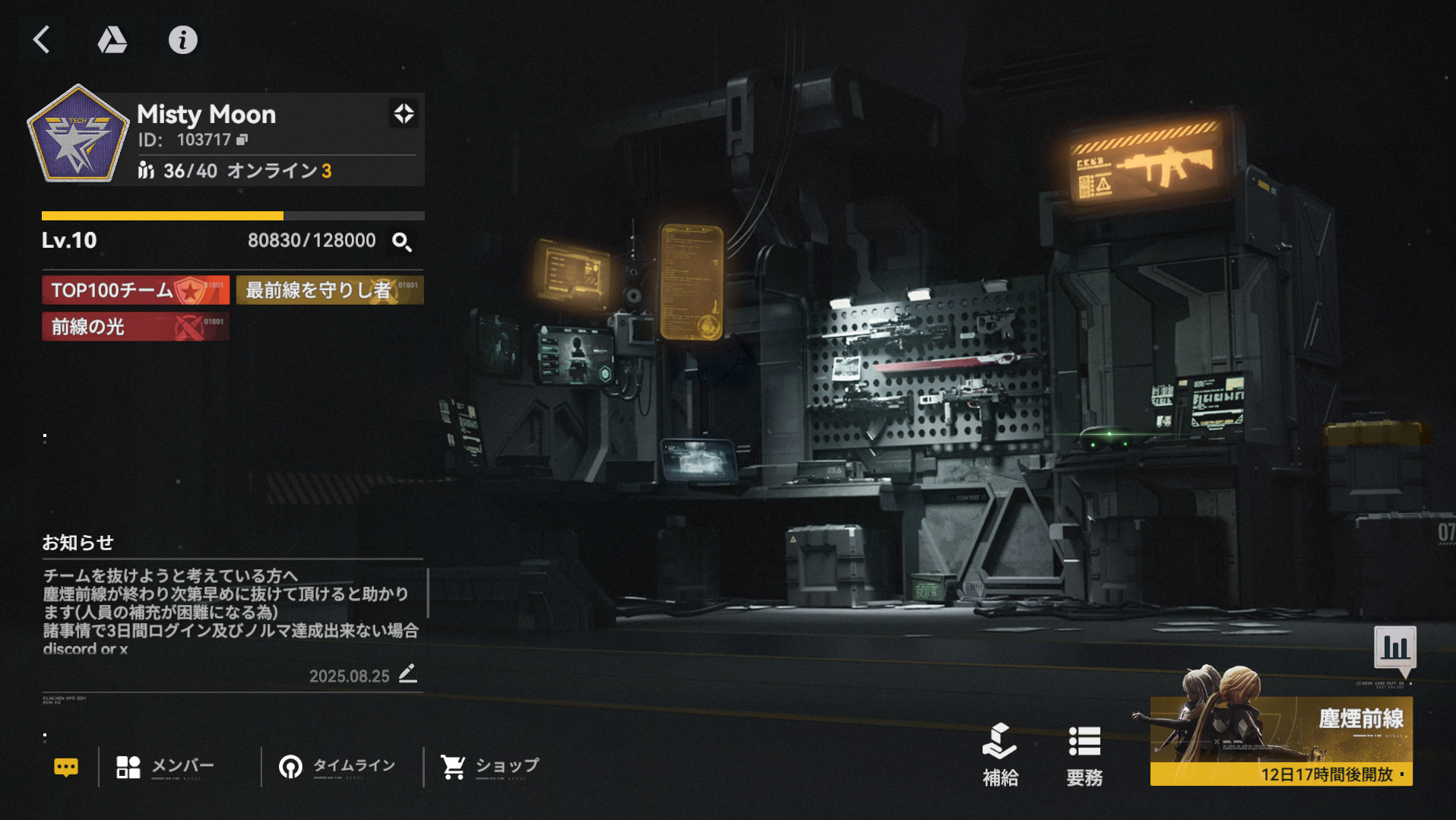
Task: Copy the team ID 103717
Action: point(242,140)
